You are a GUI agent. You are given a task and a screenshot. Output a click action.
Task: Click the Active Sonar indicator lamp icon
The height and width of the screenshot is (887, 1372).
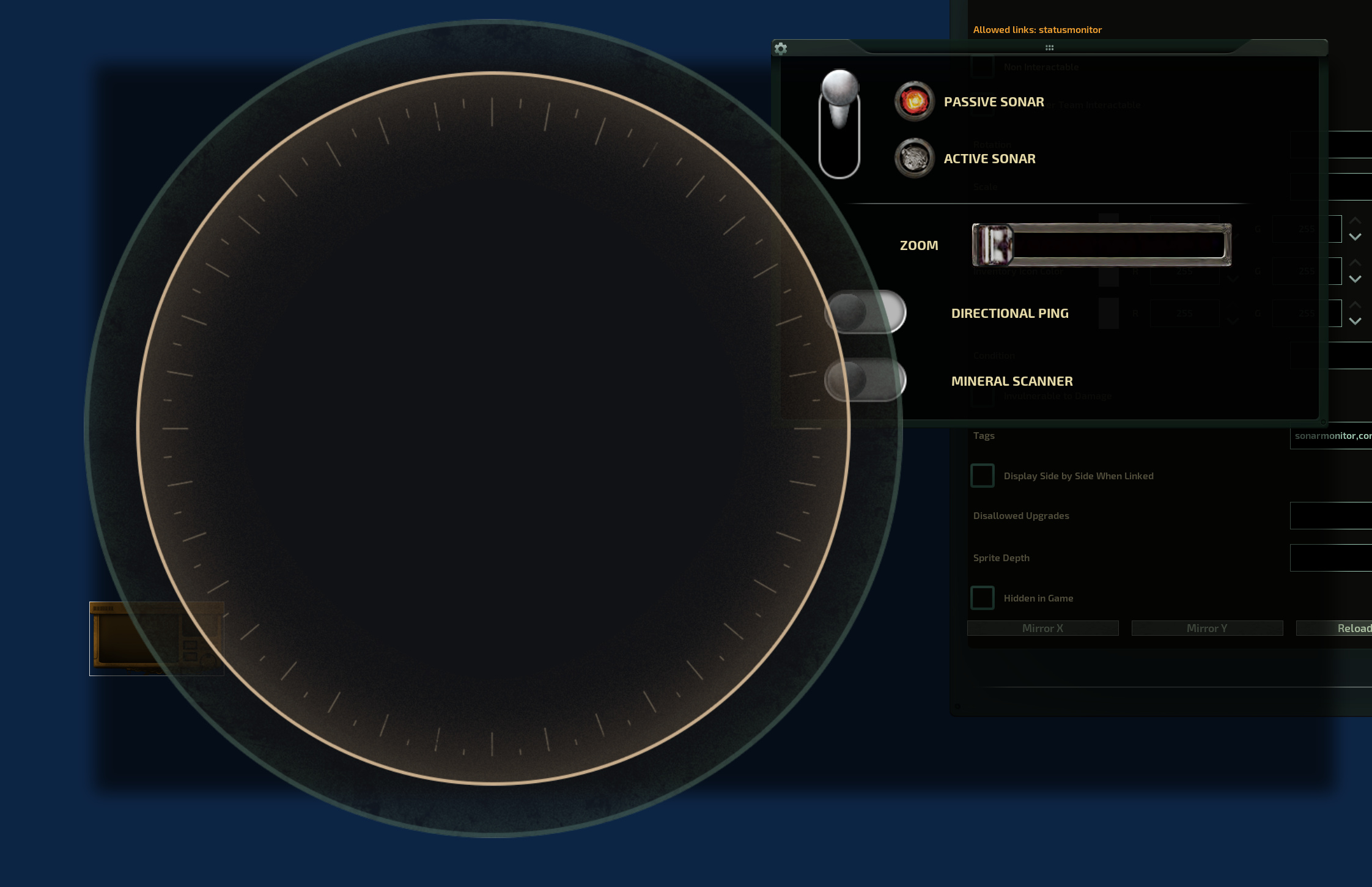pyautogui.click(x=913, y=158)
